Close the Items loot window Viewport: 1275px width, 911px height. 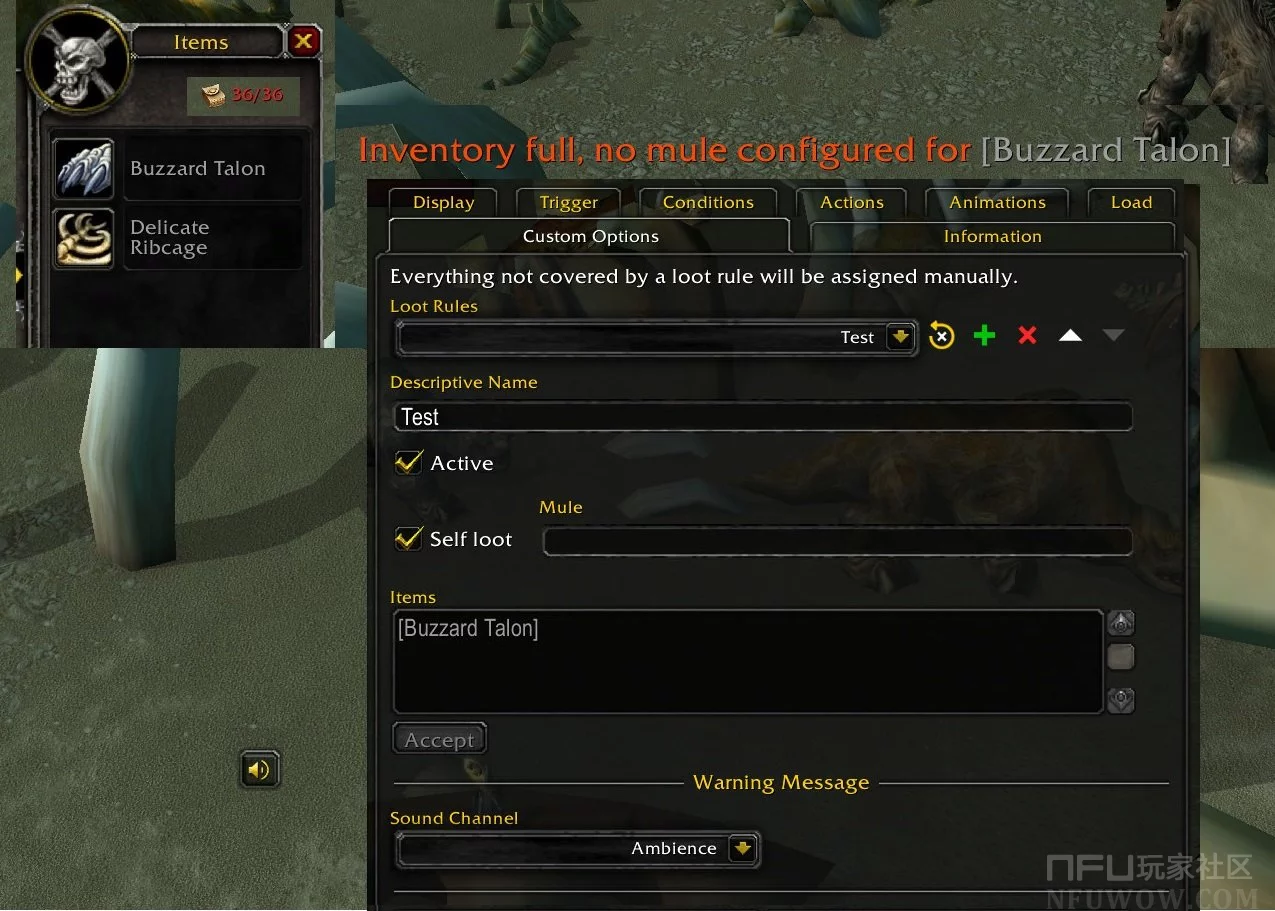coord(303,41)
